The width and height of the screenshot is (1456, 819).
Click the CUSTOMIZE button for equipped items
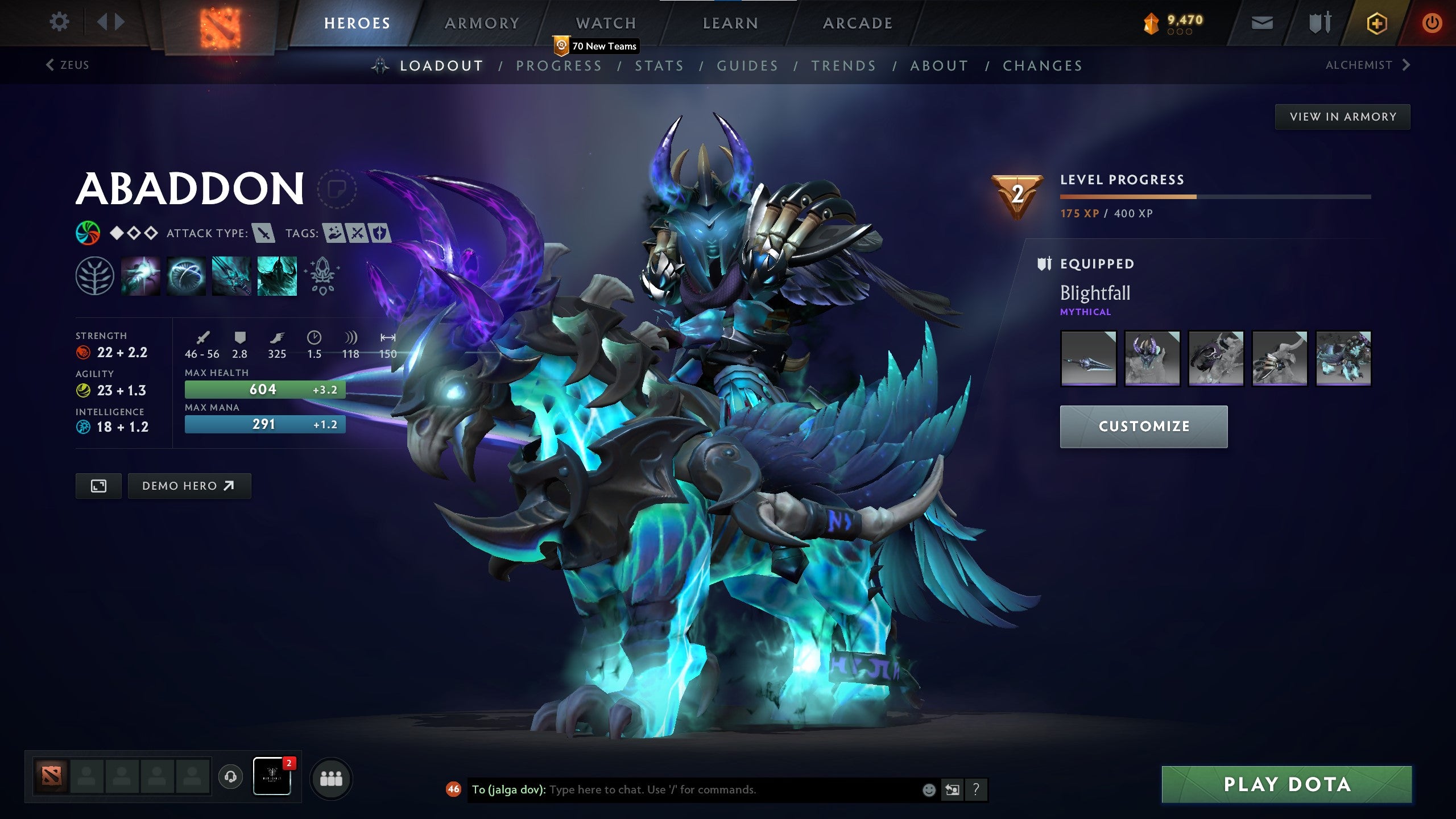[1143, 426]
